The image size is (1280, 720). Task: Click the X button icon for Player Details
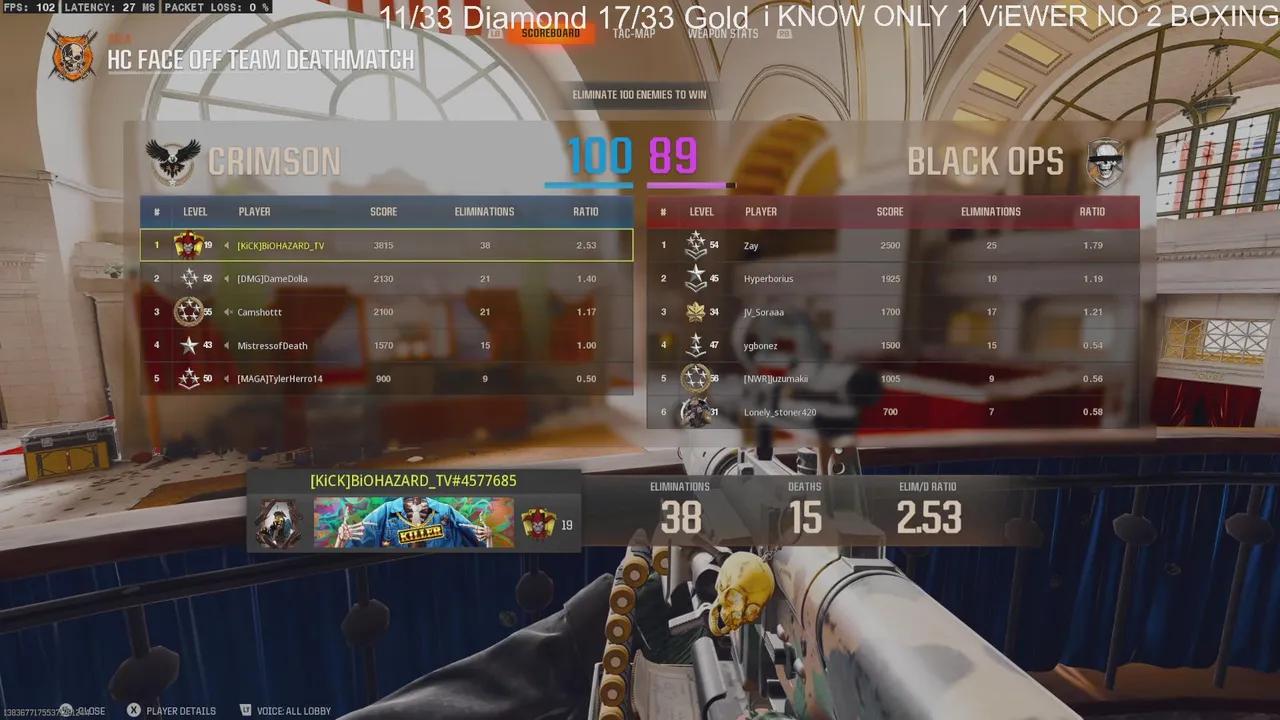coord(134,710)
